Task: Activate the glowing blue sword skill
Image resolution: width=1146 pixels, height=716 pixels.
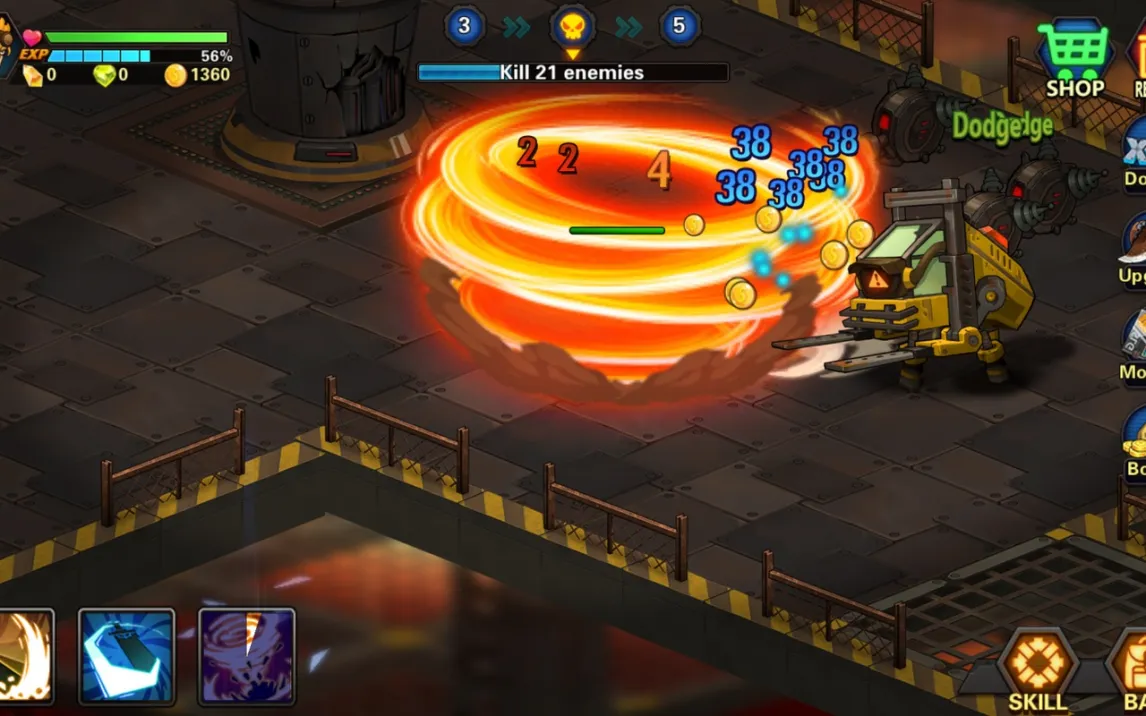Action: pyautogui.click(x=126, y=655)
